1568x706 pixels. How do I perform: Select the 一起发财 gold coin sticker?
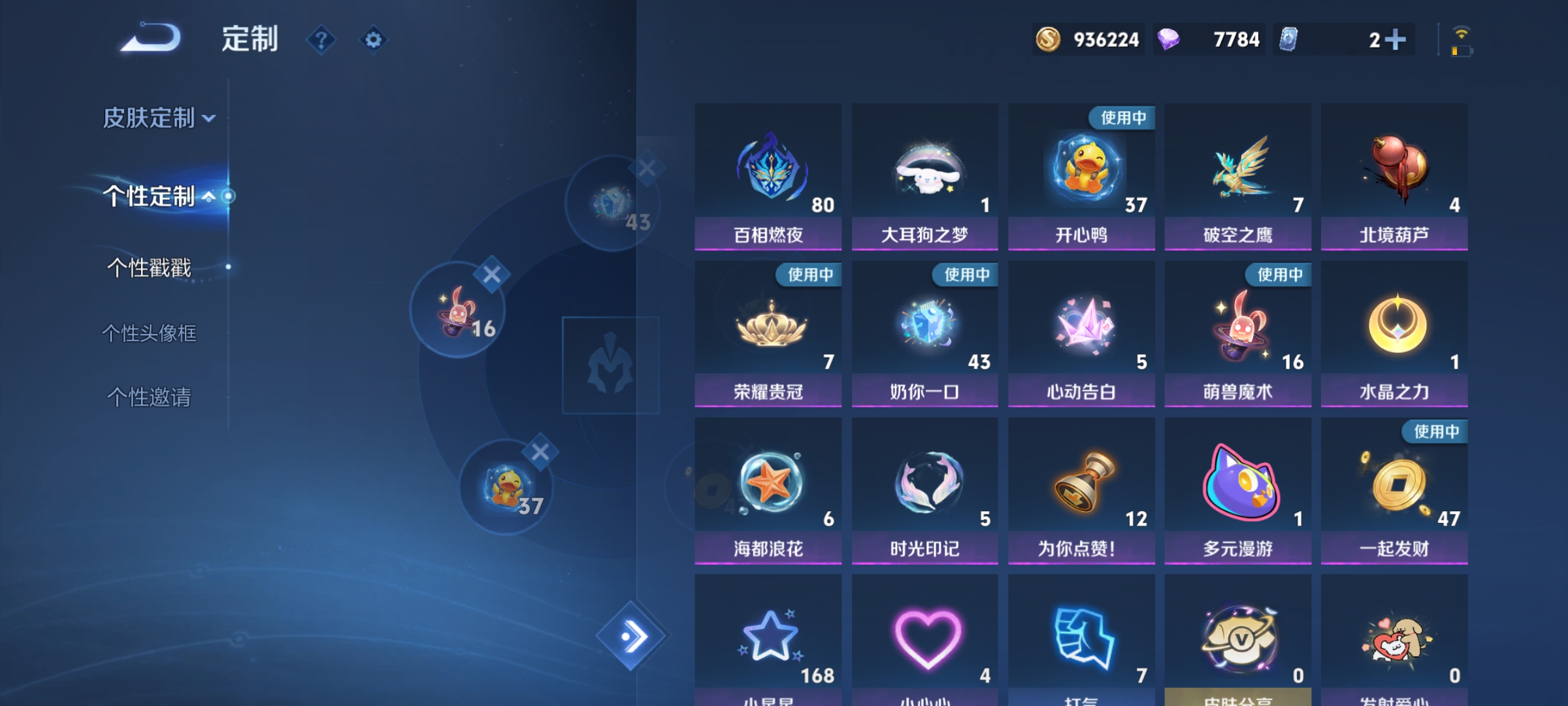click(x=1394, y=482)
